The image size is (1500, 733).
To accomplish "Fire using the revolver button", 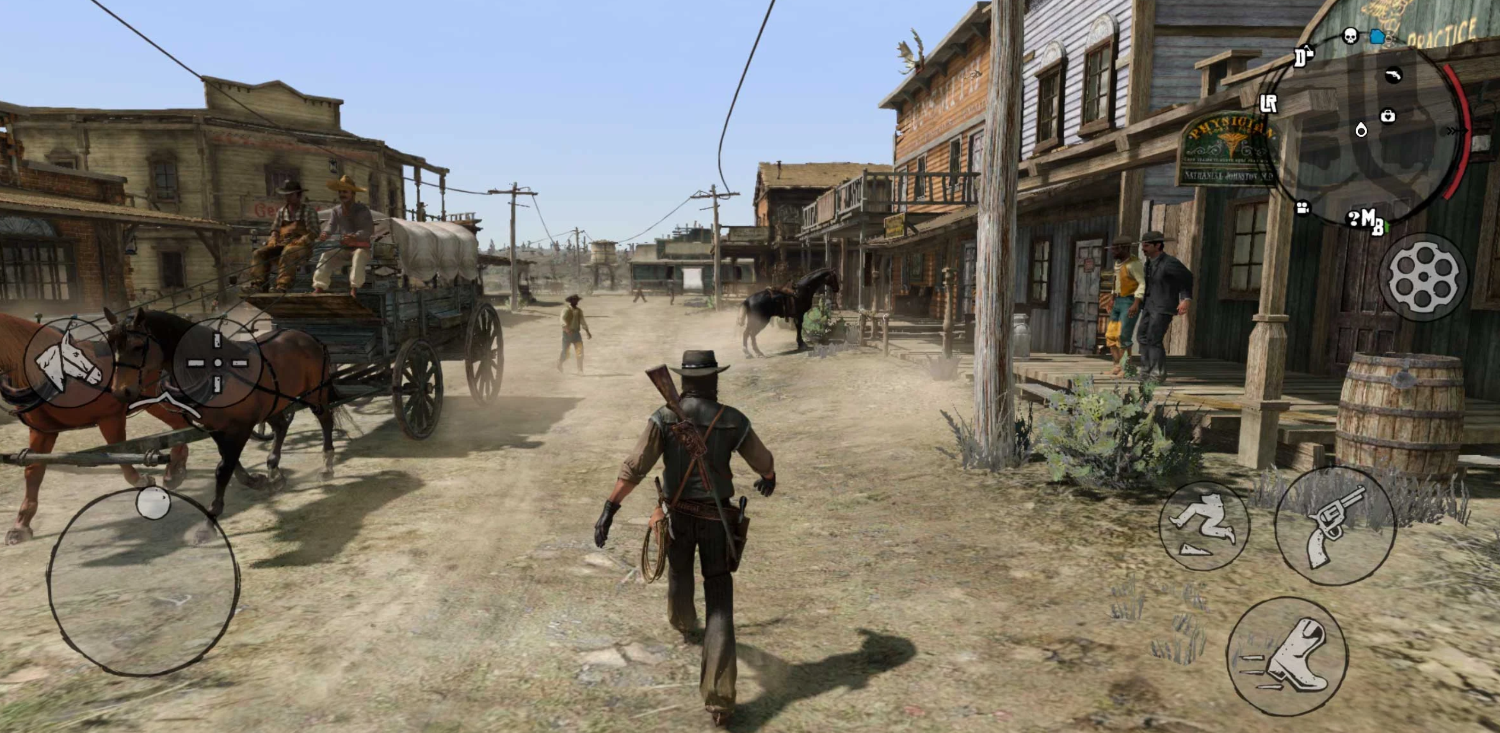I will pyautogui.click(x=1335, y=525).
